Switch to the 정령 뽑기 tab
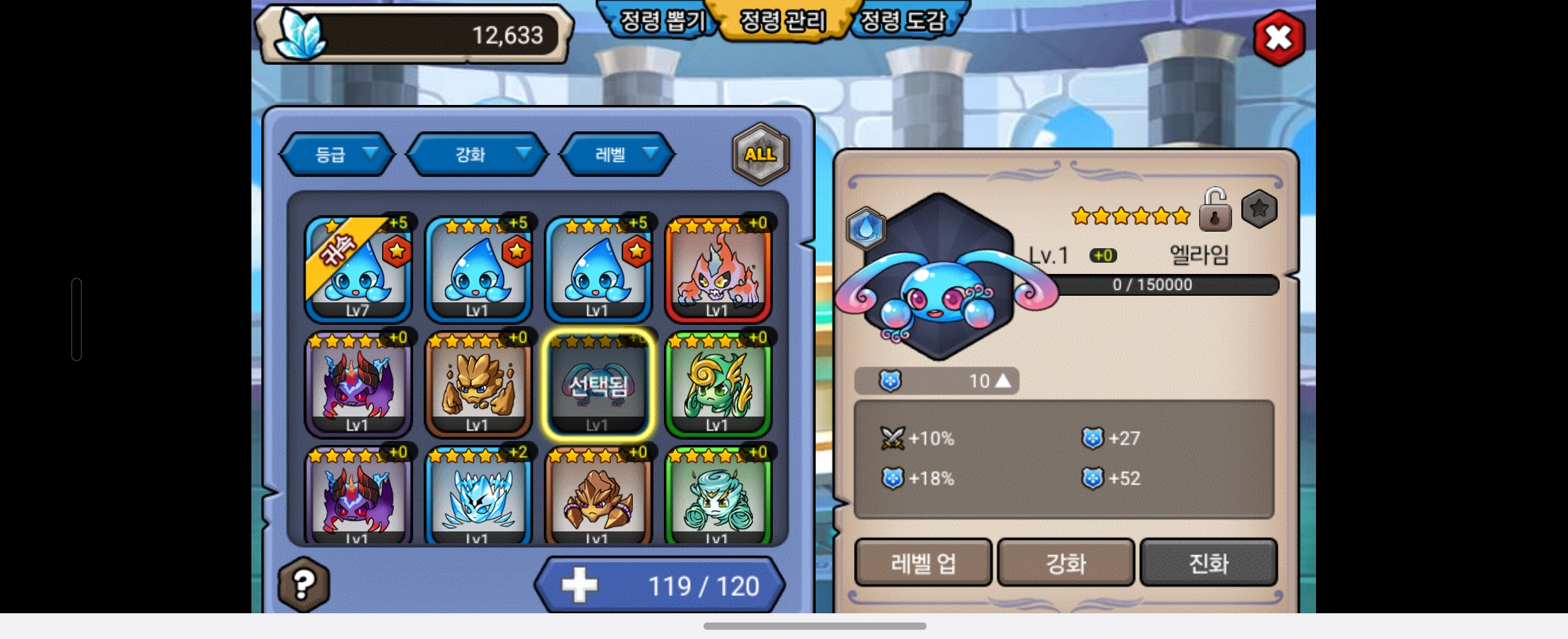1568x639 pixels. click(x=662, y=21)
